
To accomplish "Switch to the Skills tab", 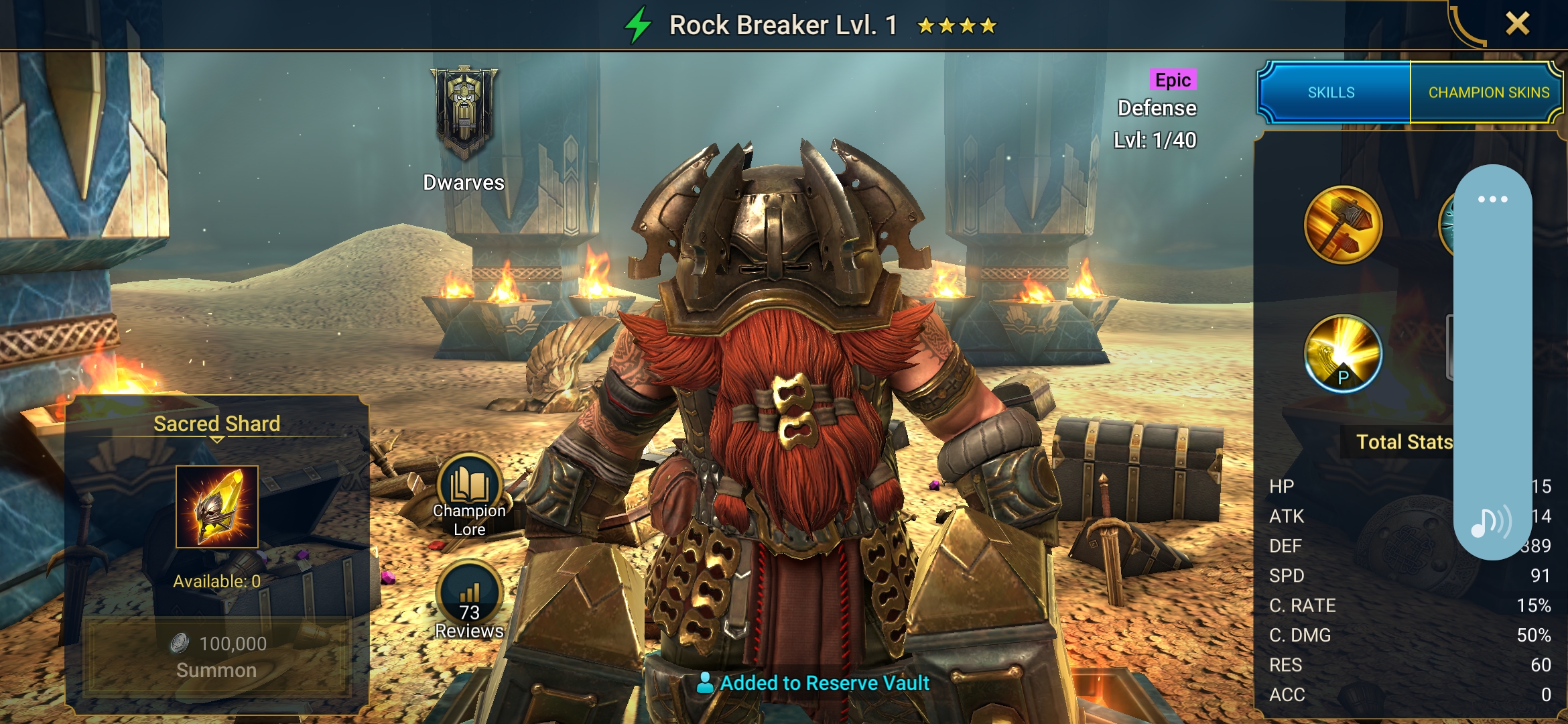I will click(x=1332, y=93).
